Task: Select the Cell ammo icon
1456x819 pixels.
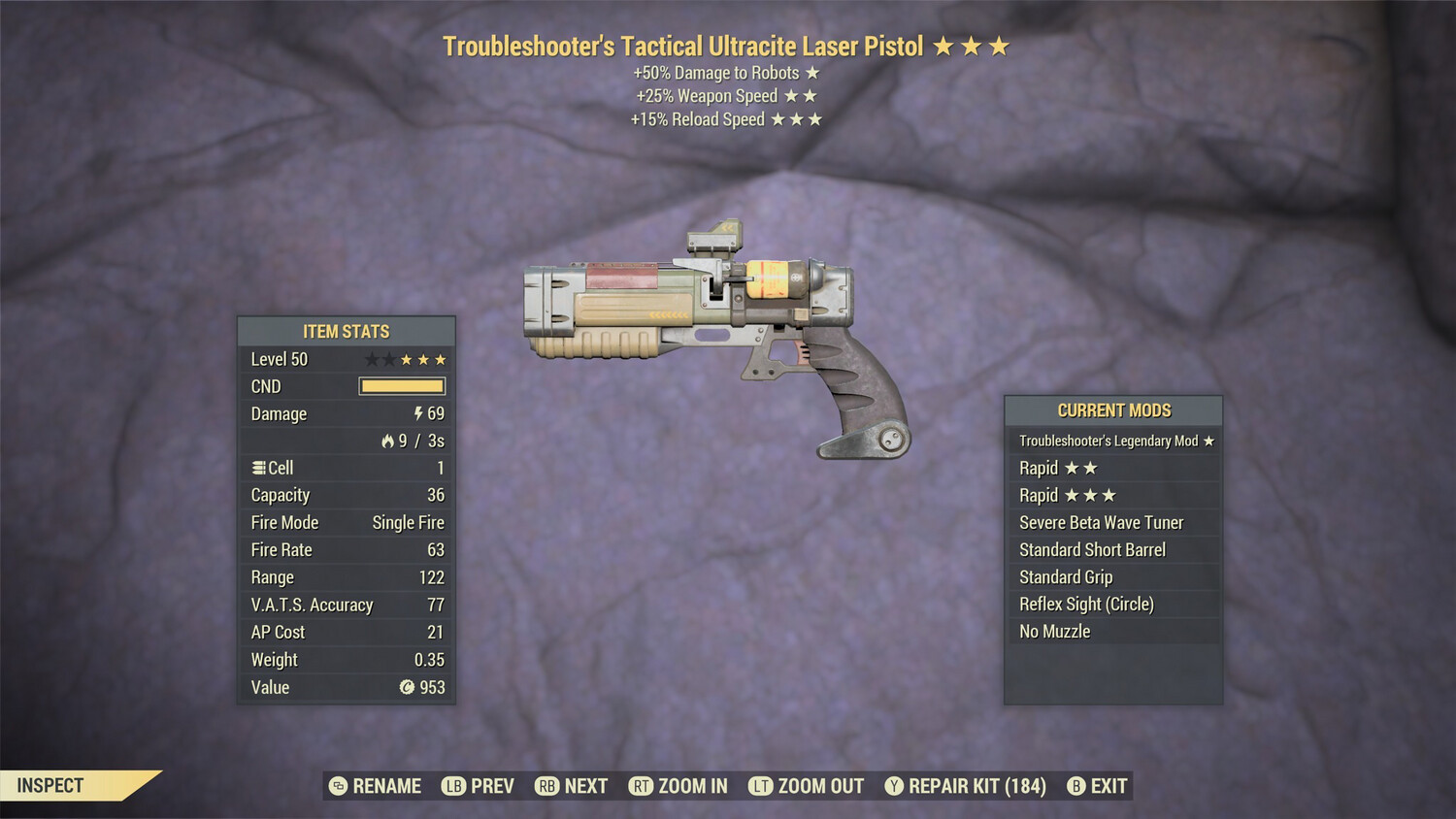Action: [258, 468]
